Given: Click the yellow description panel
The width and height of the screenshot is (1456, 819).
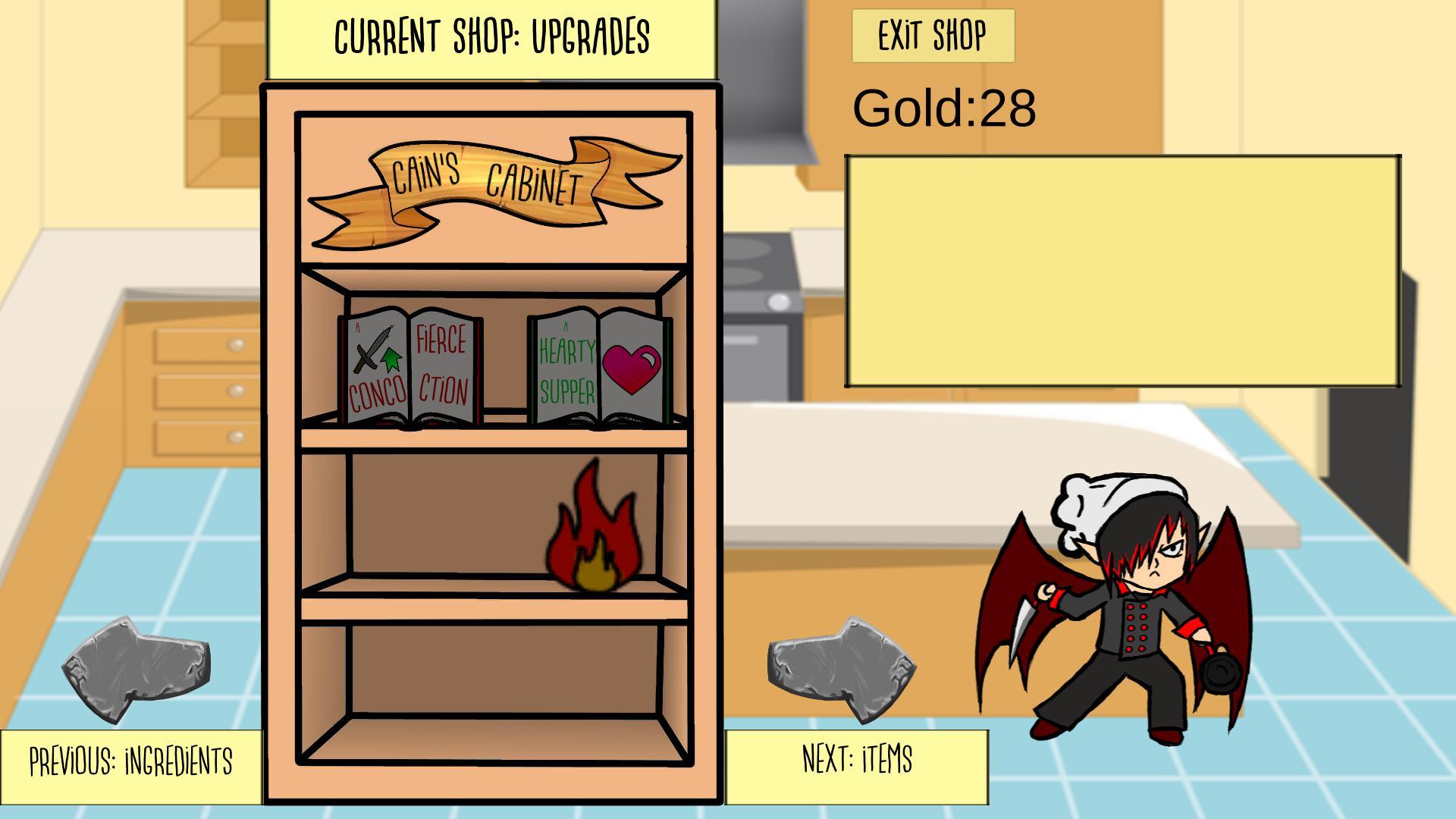Looking at the screenshot, I should point(1122,269).
